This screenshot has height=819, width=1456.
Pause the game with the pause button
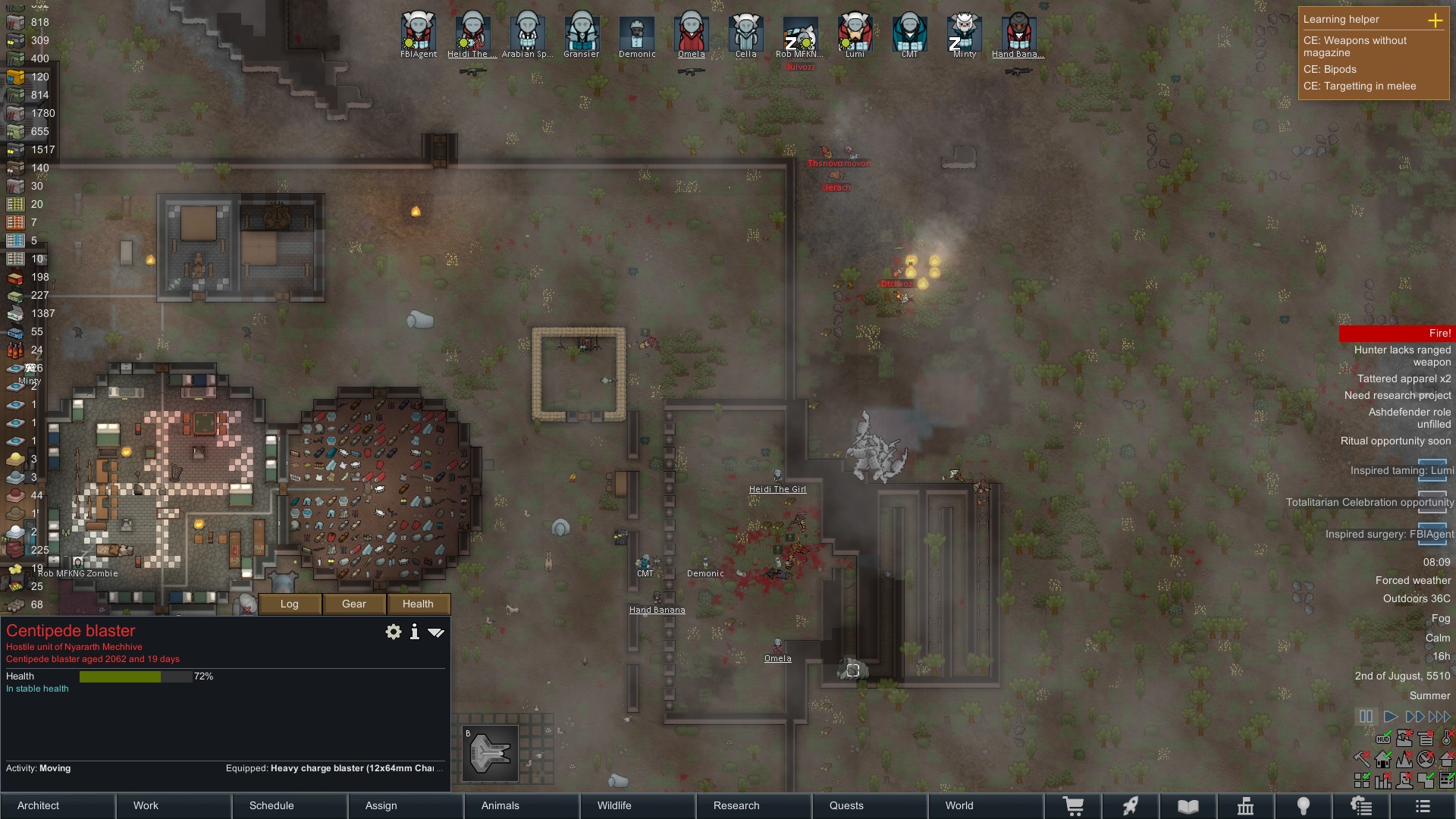coord(1366,717)
